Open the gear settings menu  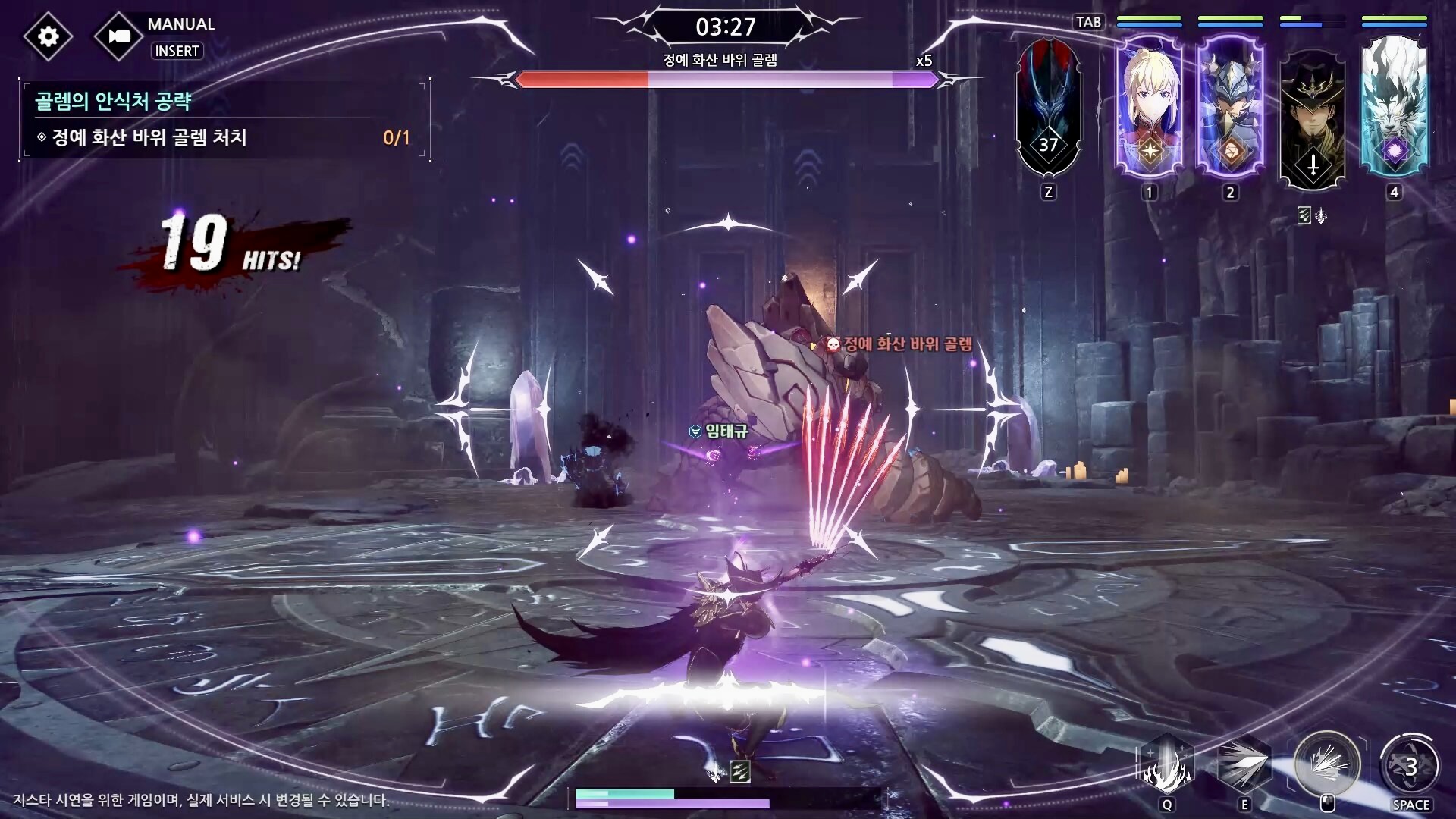[x=48, y=36]
